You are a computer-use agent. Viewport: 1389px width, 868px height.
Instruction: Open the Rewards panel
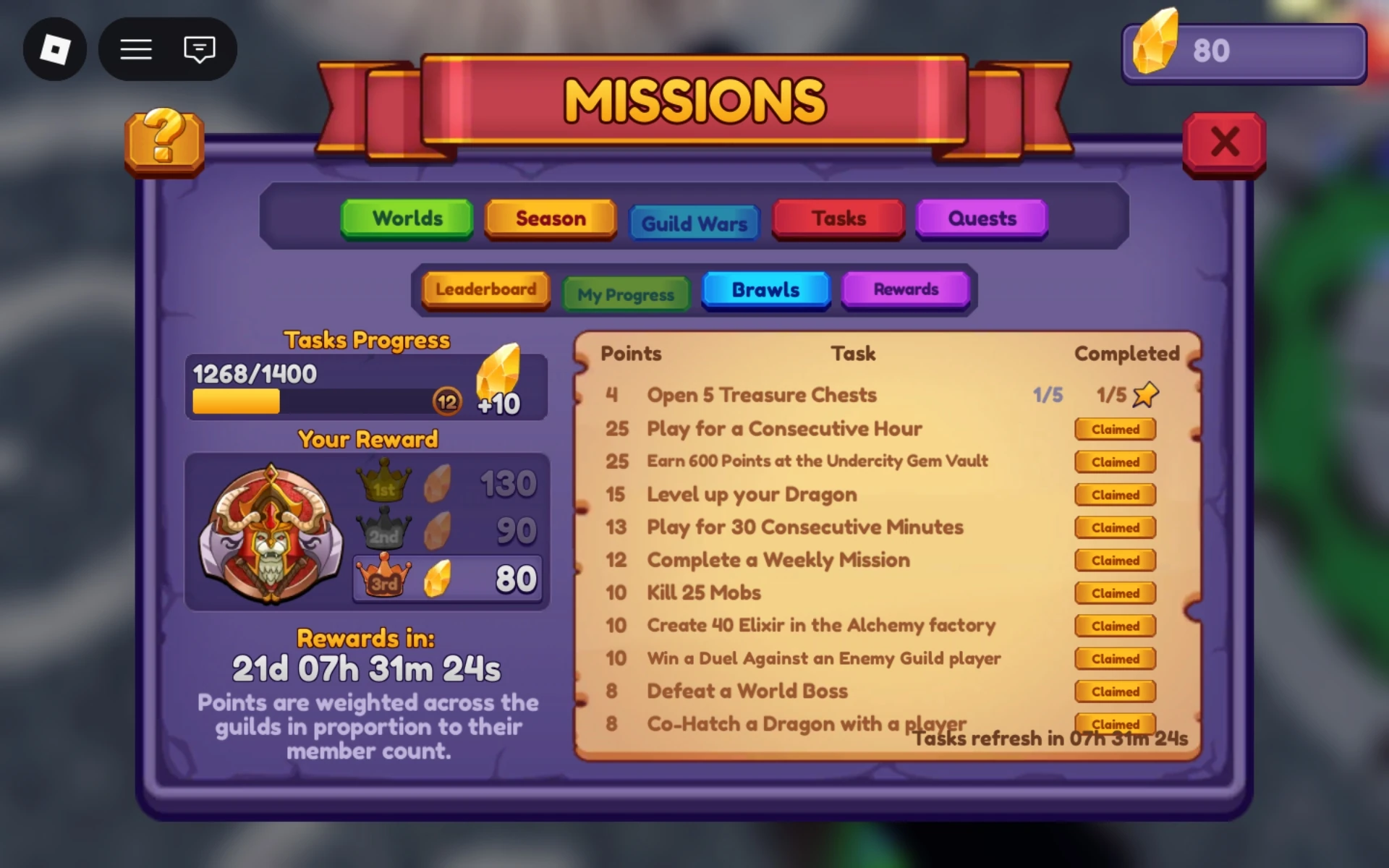[x=905, y=289]
